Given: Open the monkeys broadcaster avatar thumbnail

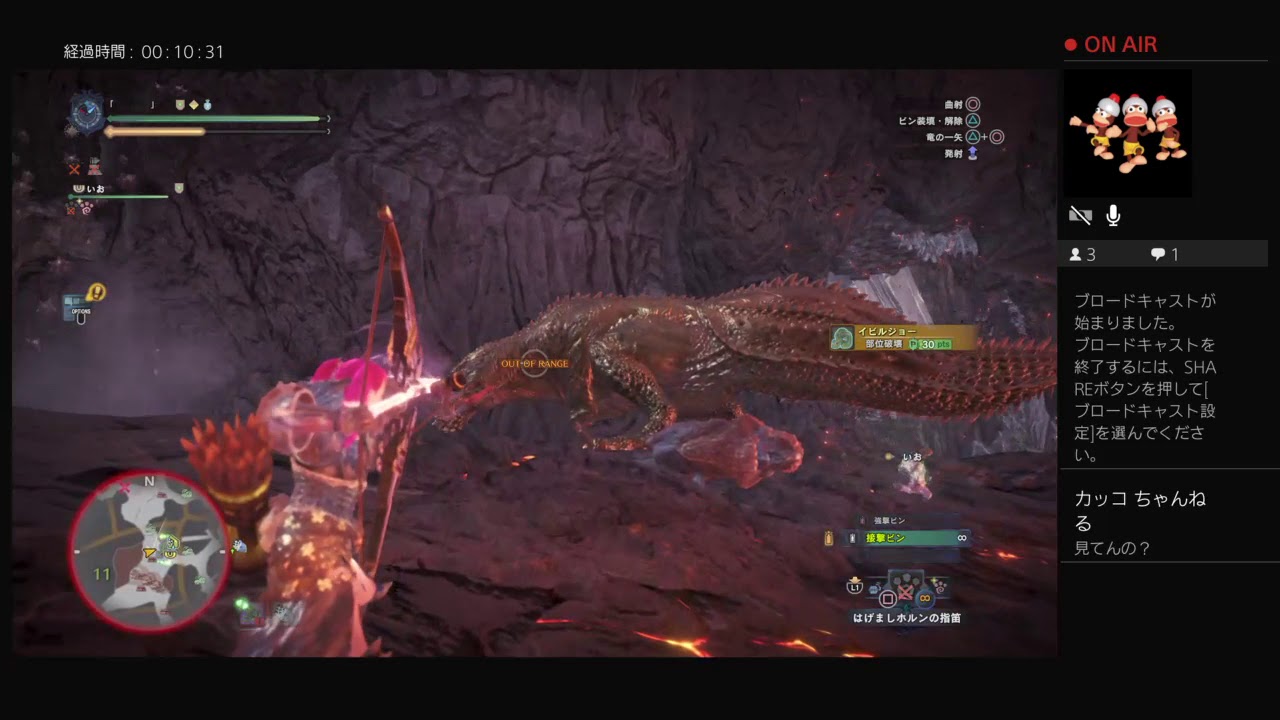Looking at the screenshot, I should coord(1126,131).
